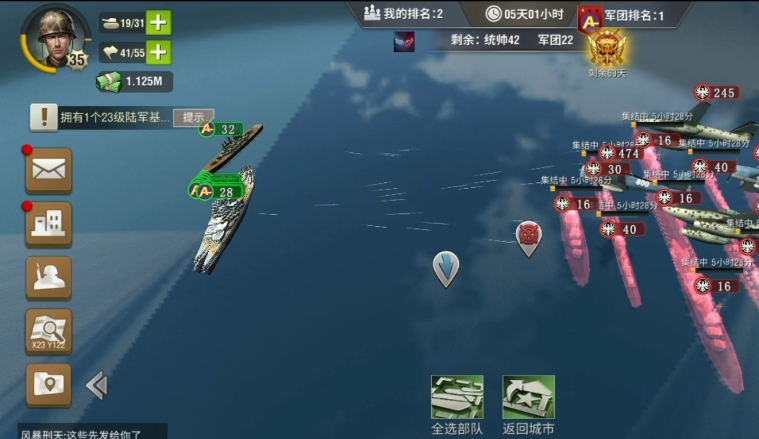Open the legion ranking panel
Viewport: 759px width, 439px height.
620,15
